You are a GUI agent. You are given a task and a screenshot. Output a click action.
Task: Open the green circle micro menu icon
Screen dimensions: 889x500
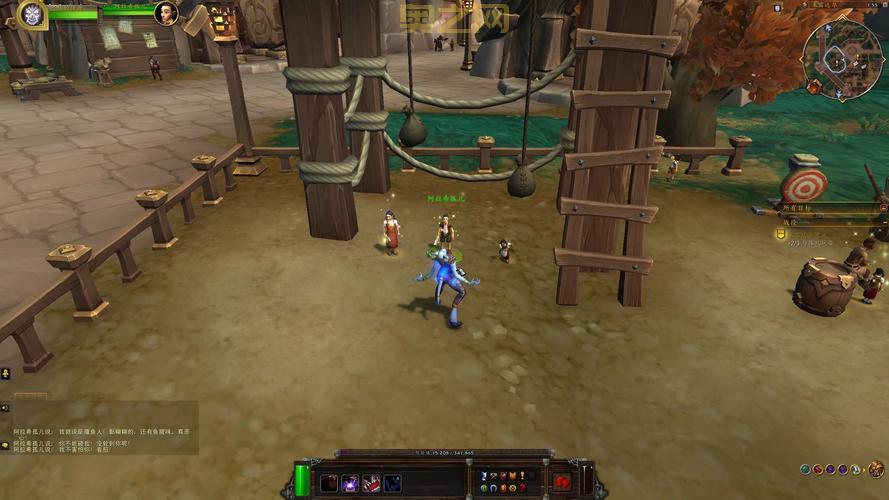(x=484, y=488)
